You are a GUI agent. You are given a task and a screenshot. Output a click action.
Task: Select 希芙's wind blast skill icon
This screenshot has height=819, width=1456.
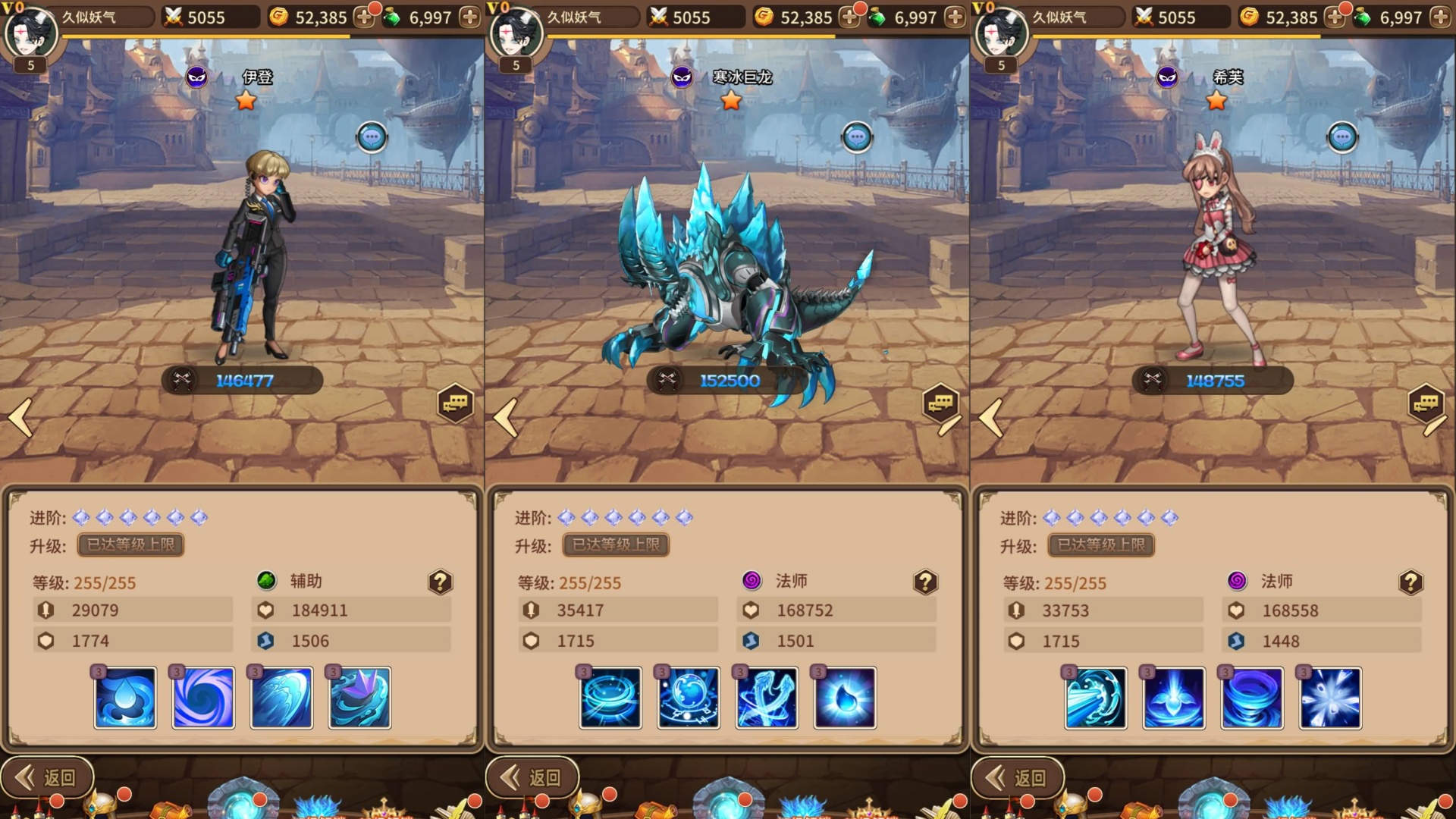point(1096,698)
